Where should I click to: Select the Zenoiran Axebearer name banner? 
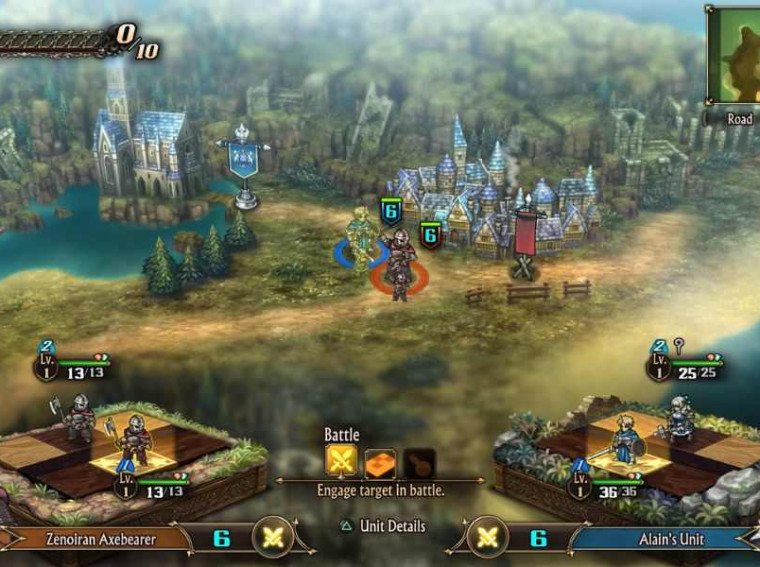100,538
